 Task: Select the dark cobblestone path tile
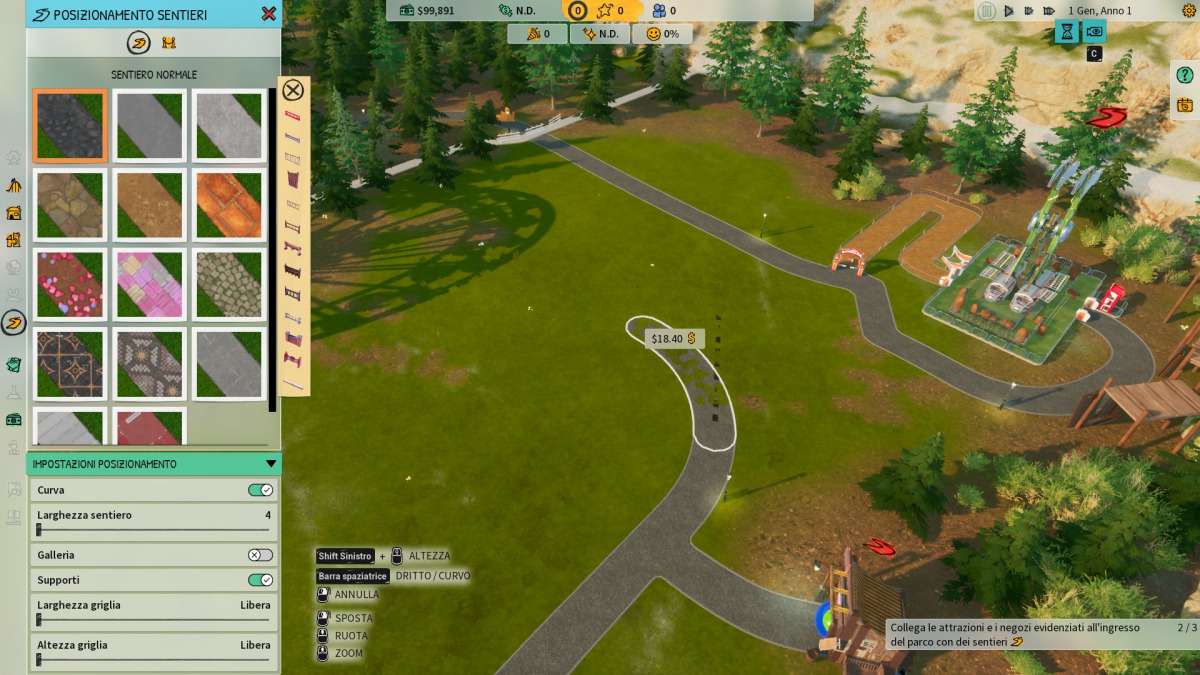pos(70,125)
